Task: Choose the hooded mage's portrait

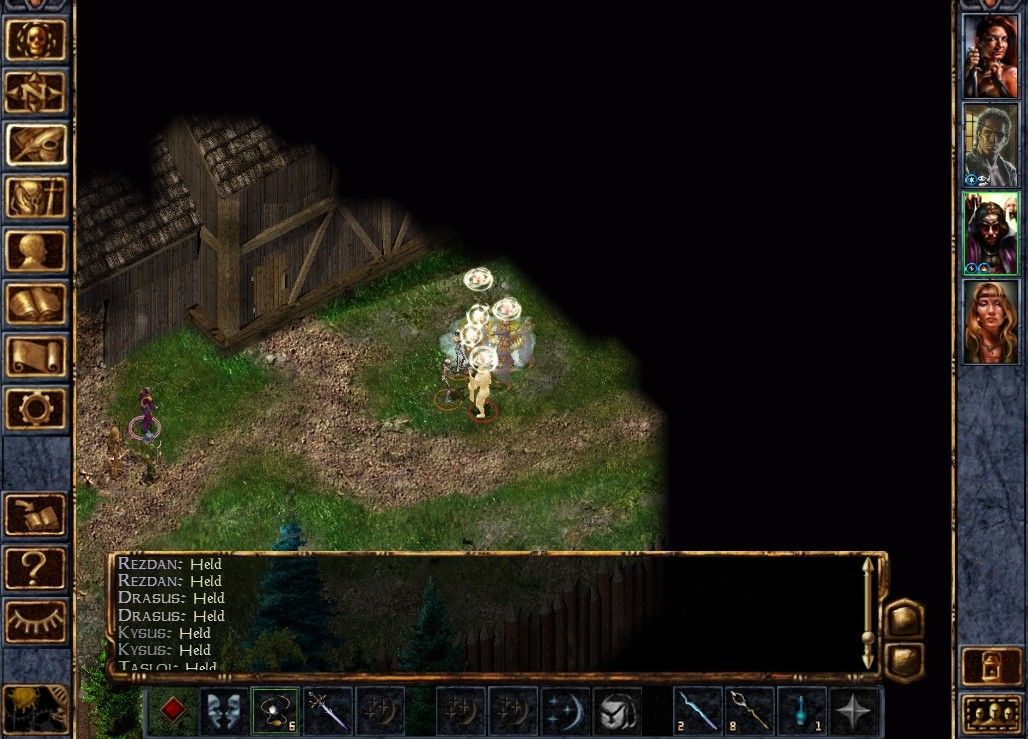Action: coord(990,233)
